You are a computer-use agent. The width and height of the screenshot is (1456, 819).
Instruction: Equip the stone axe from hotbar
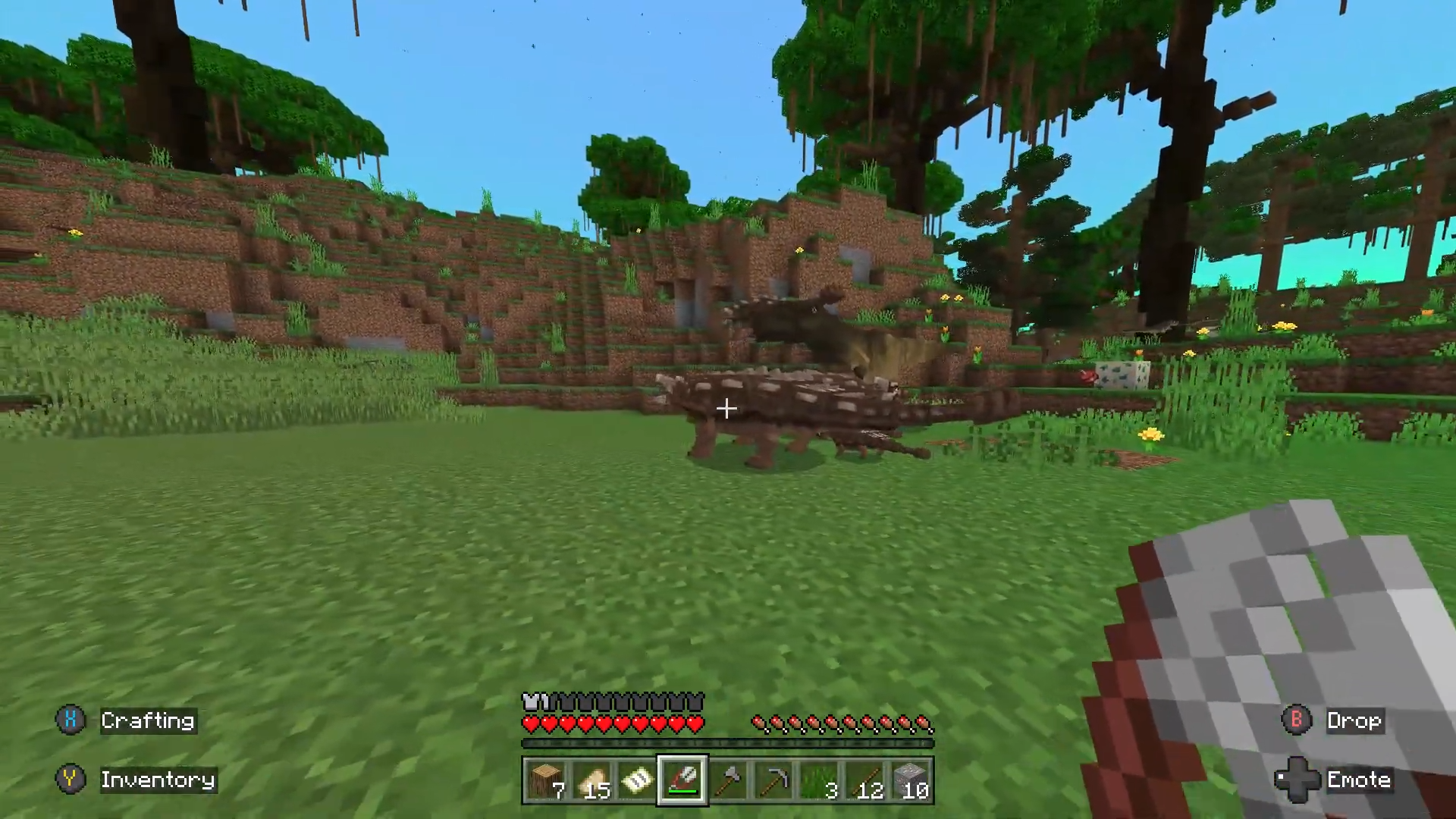click(x=728, y=780)
